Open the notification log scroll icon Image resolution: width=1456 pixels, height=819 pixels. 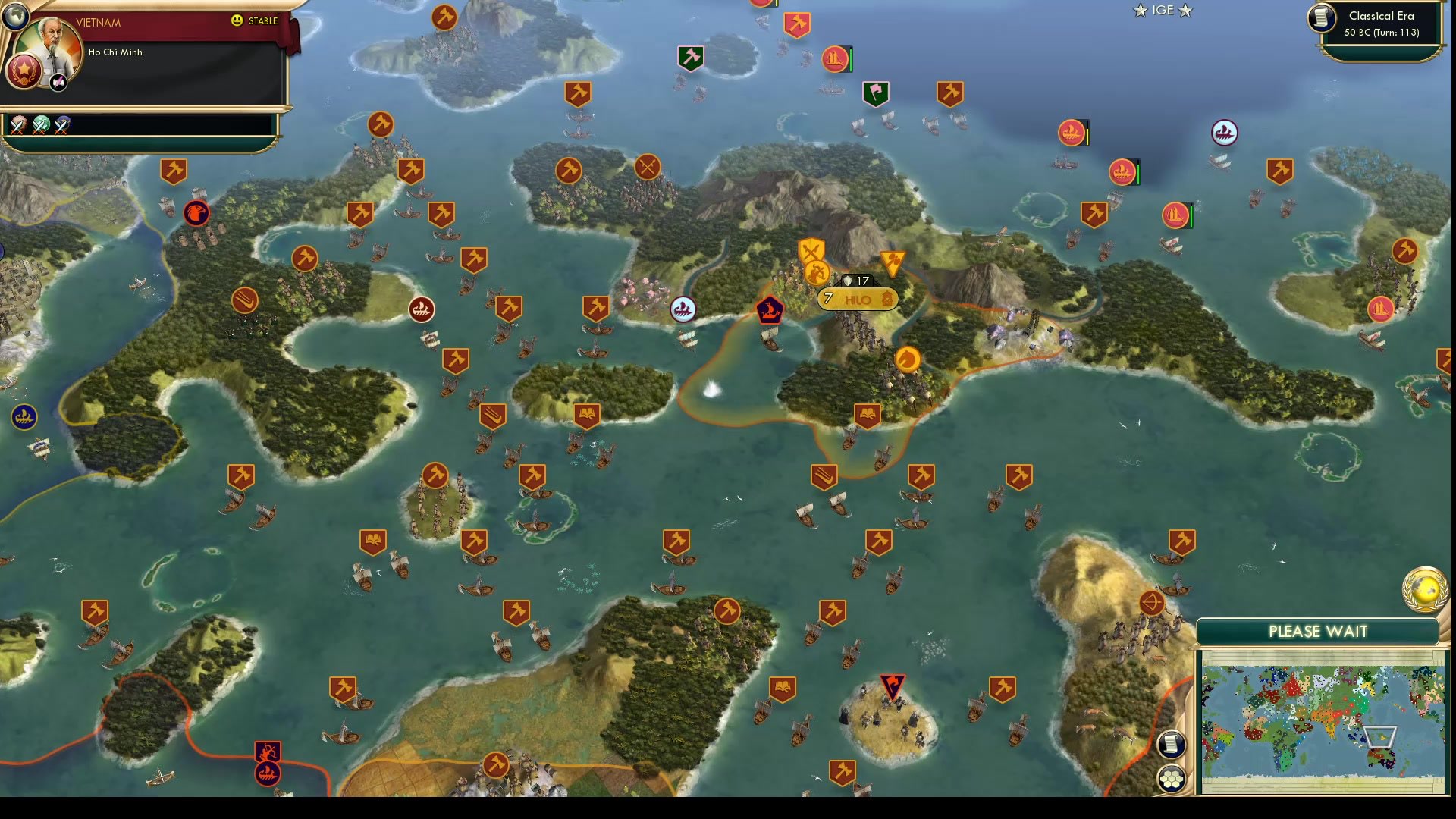[1172, 744]
